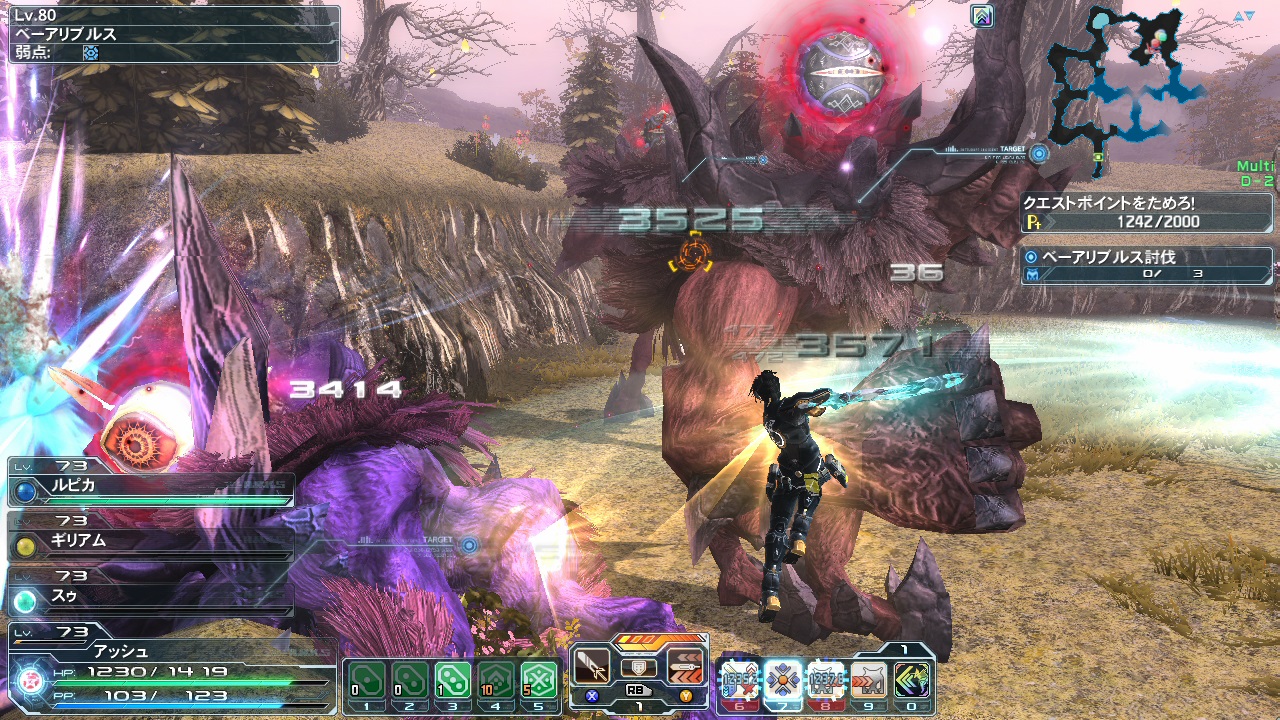Click the rainbow chevron buff status icon

click(x=982, y=16)
